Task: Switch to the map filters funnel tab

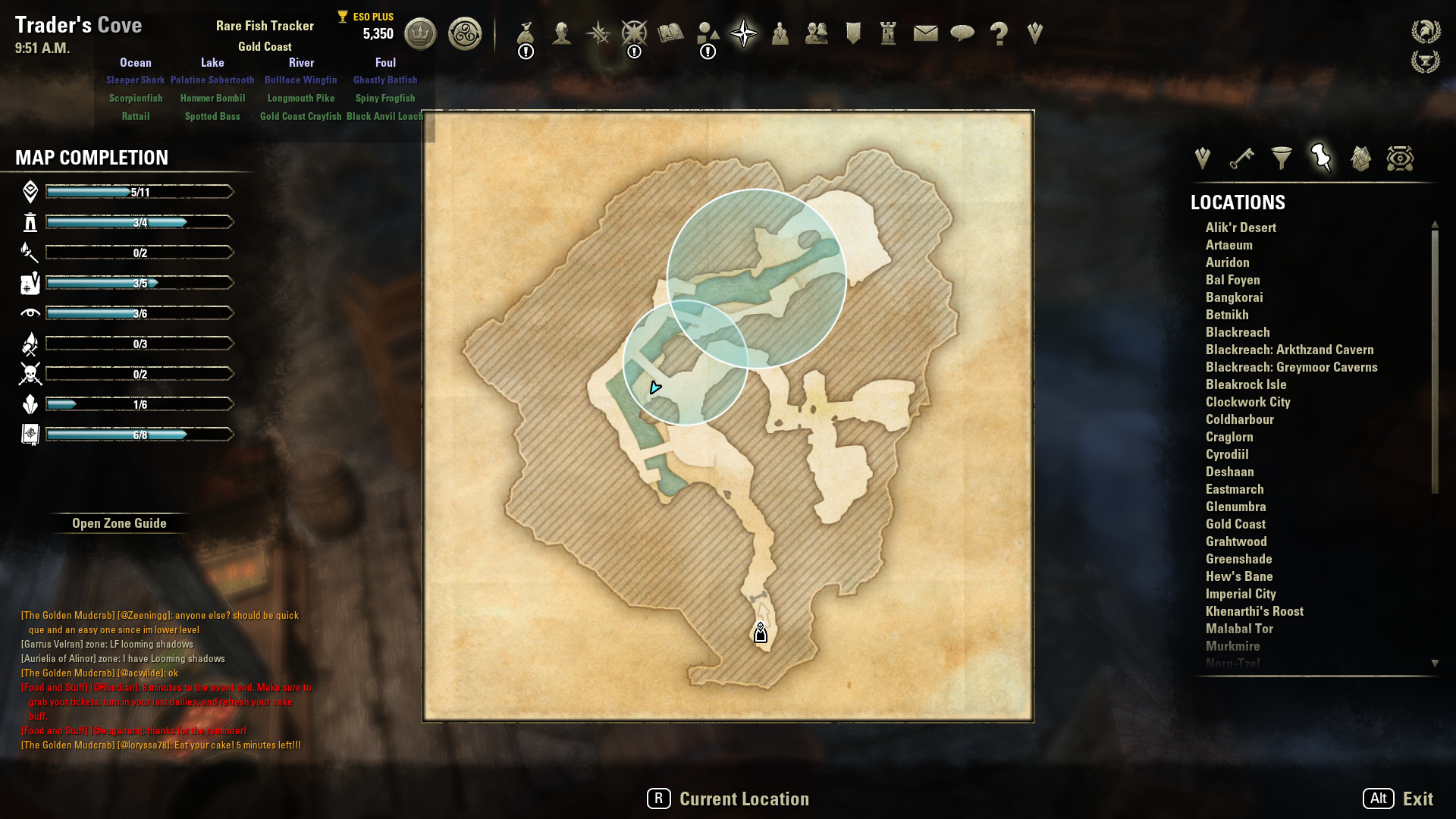Action: coord(1282,158)
